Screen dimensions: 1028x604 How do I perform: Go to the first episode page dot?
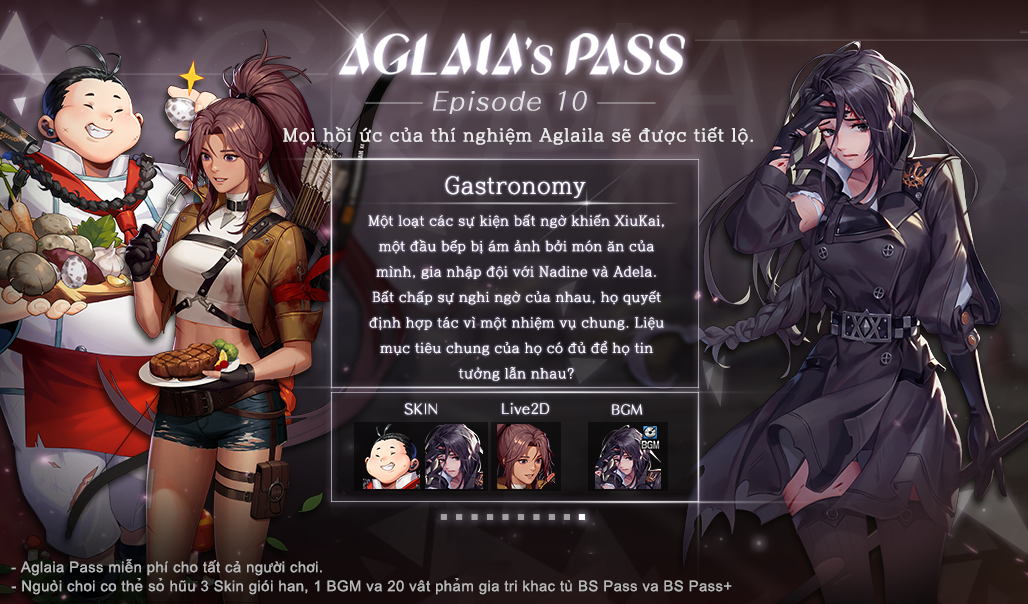click(444, 517)
